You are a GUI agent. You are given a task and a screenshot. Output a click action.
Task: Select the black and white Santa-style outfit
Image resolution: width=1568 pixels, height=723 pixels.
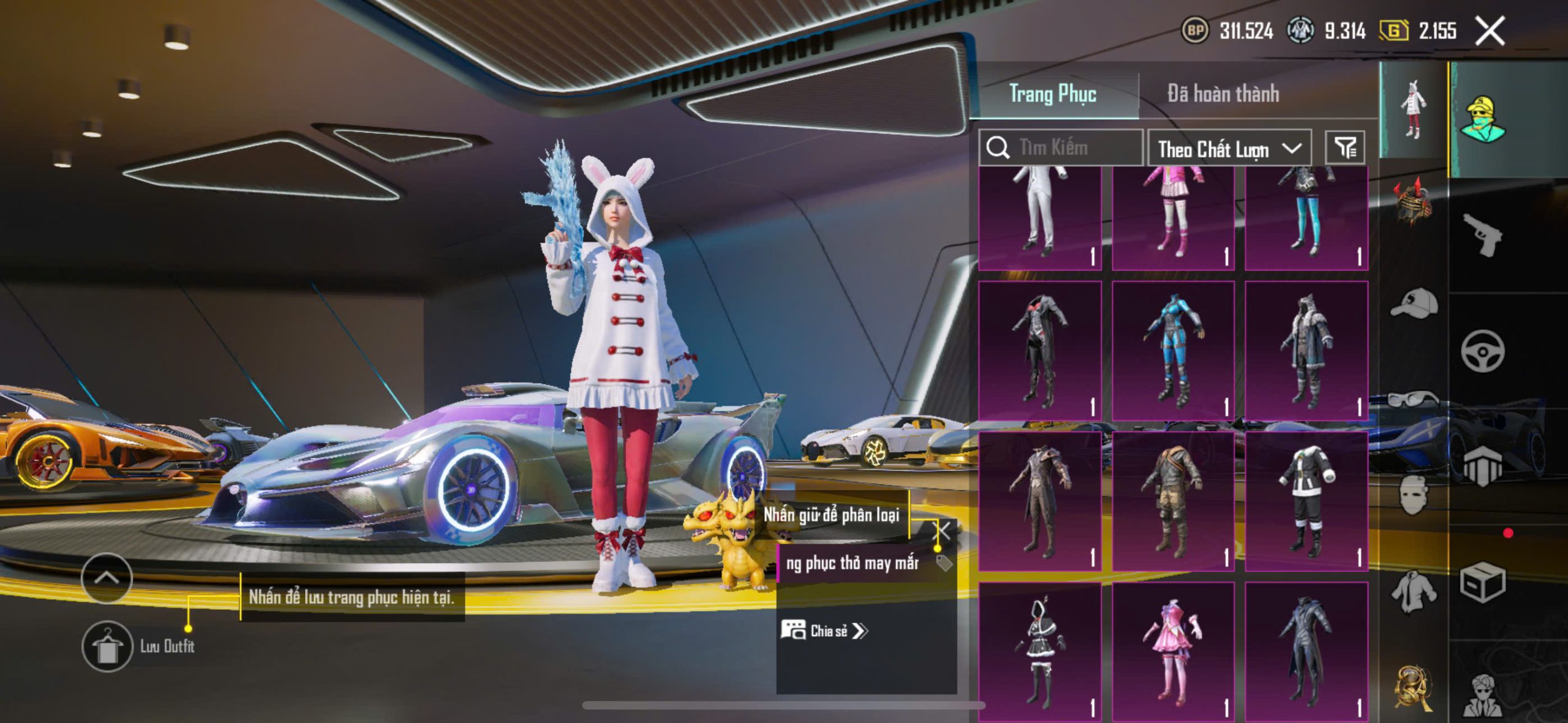(1306, 501)
